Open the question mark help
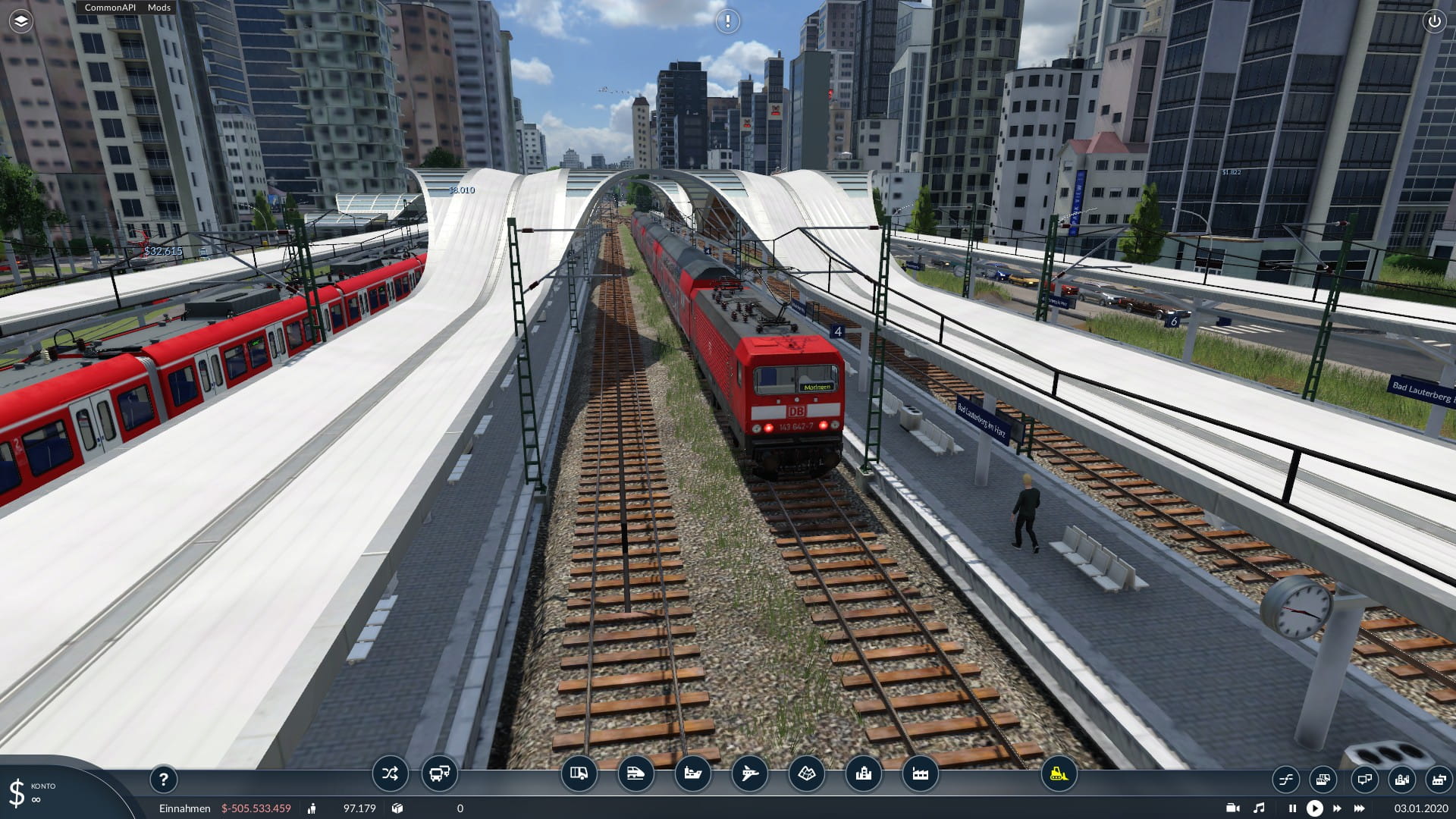The height and width of the screenshot is (819, 1456). click(x=163, y=779)
